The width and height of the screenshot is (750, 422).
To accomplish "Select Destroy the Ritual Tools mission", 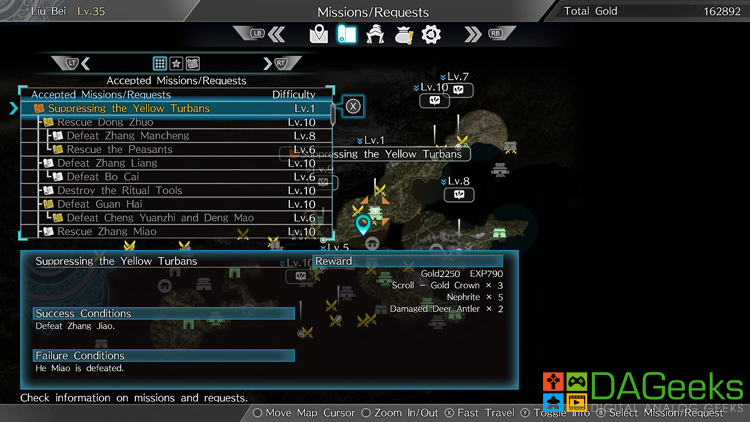I will click(119, 191).
